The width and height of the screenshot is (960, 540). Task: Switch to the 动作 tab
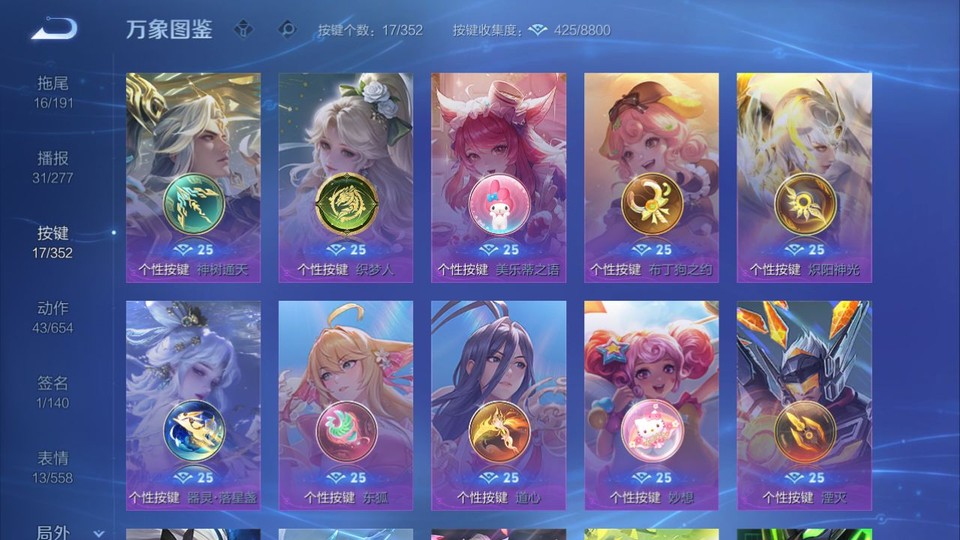coord(54,316)
